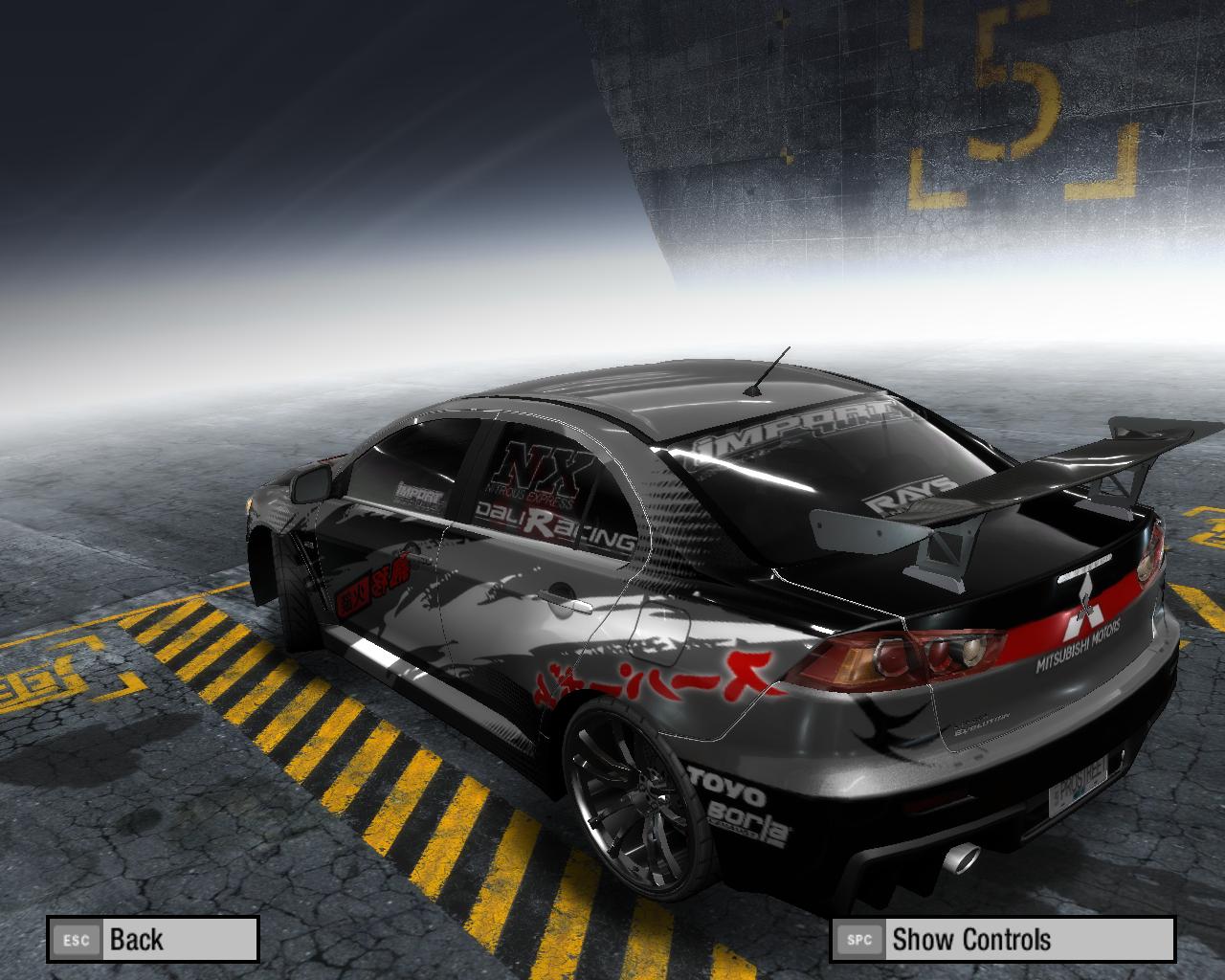Open the Show Controls option
The height and width of the screenshot is (980, 1225).
coord(1002,939)
